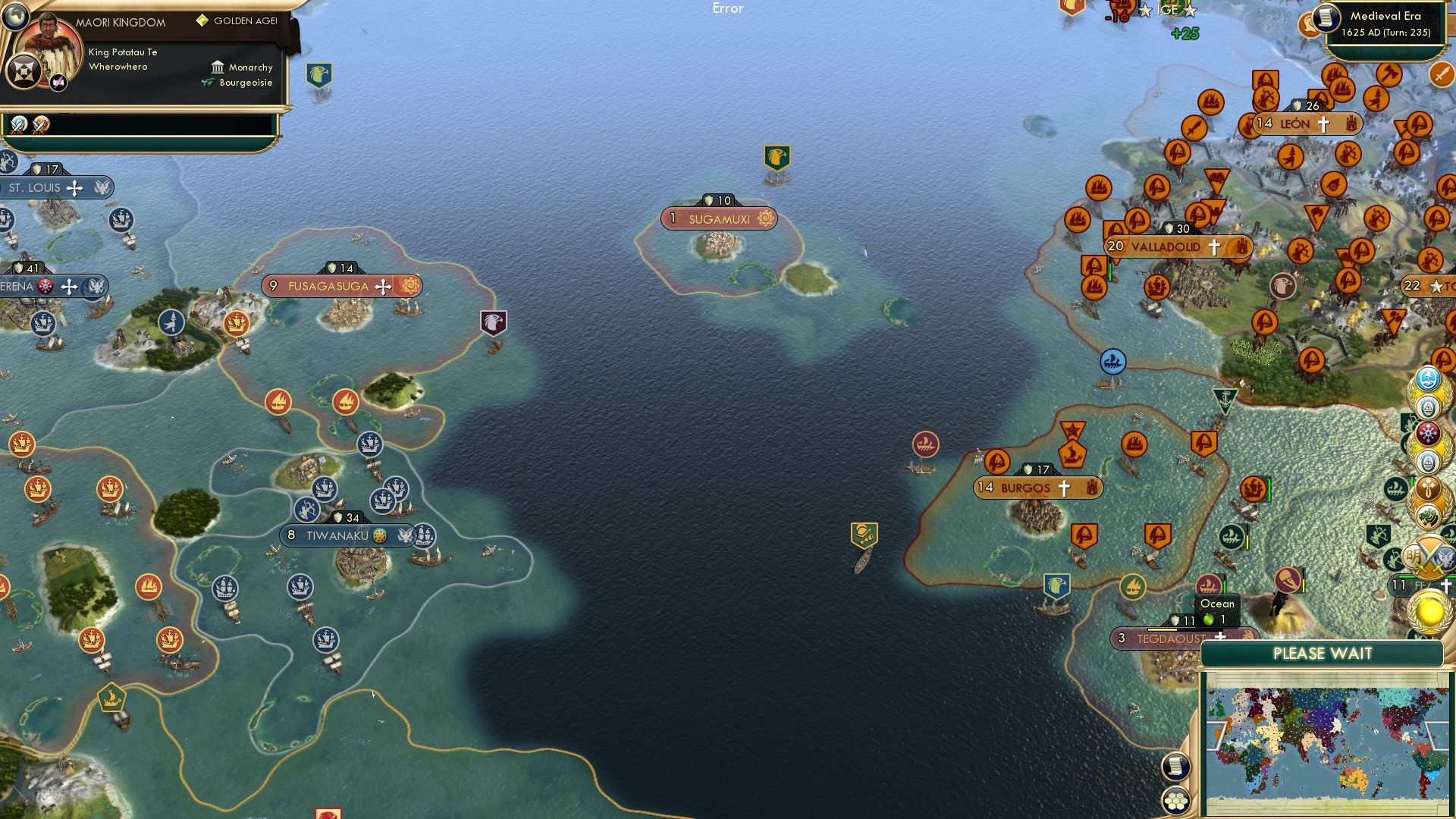Click the PLEASE WAIT panel header
This screenshot has width=1456, height=819.
1324,653
